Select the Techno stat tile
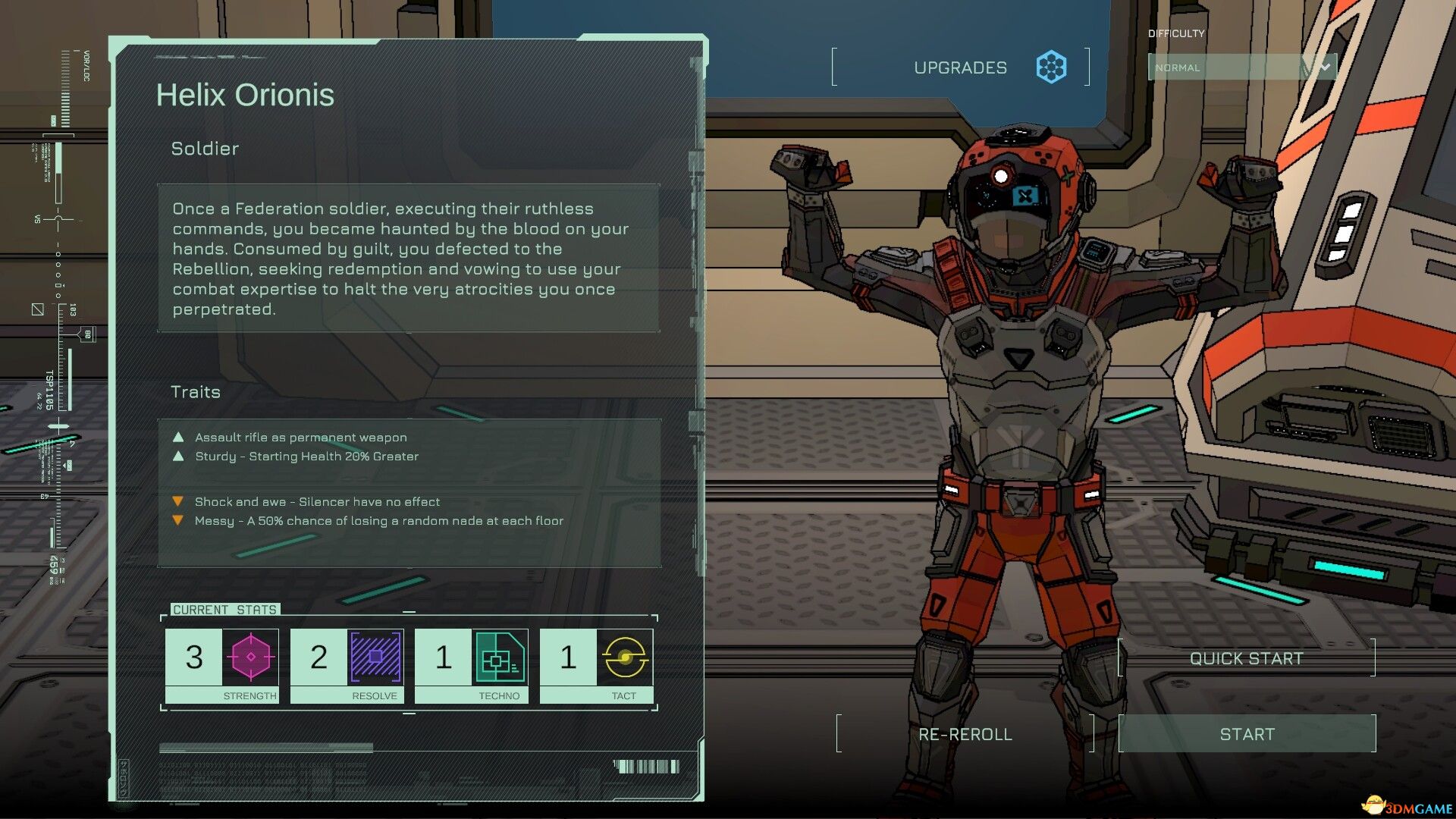This screenshot has height=819, width=1456. 472,666
